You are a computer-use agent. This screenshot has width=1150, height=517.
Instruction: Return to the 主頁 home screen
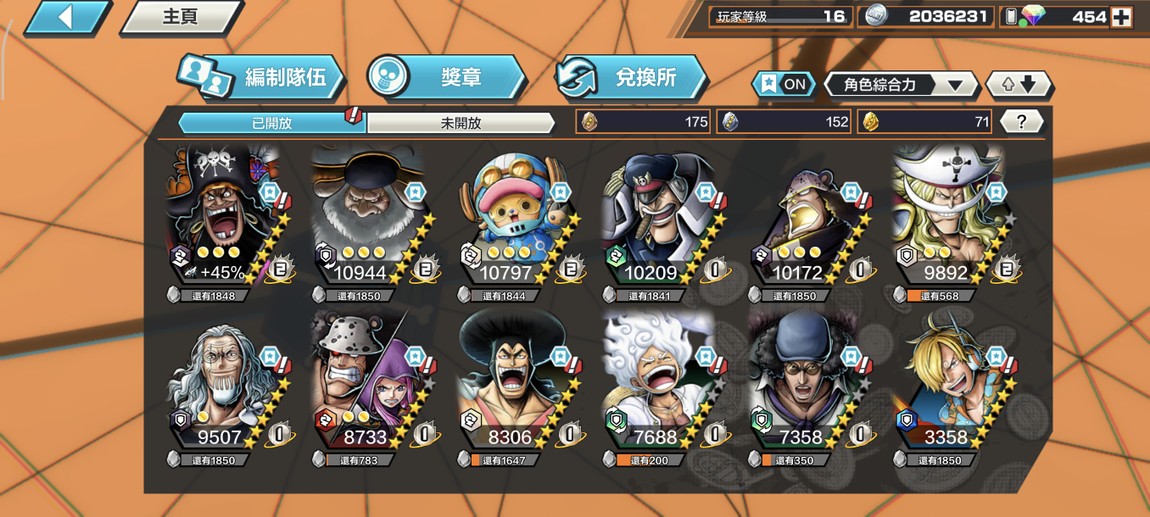pos(180,17)
